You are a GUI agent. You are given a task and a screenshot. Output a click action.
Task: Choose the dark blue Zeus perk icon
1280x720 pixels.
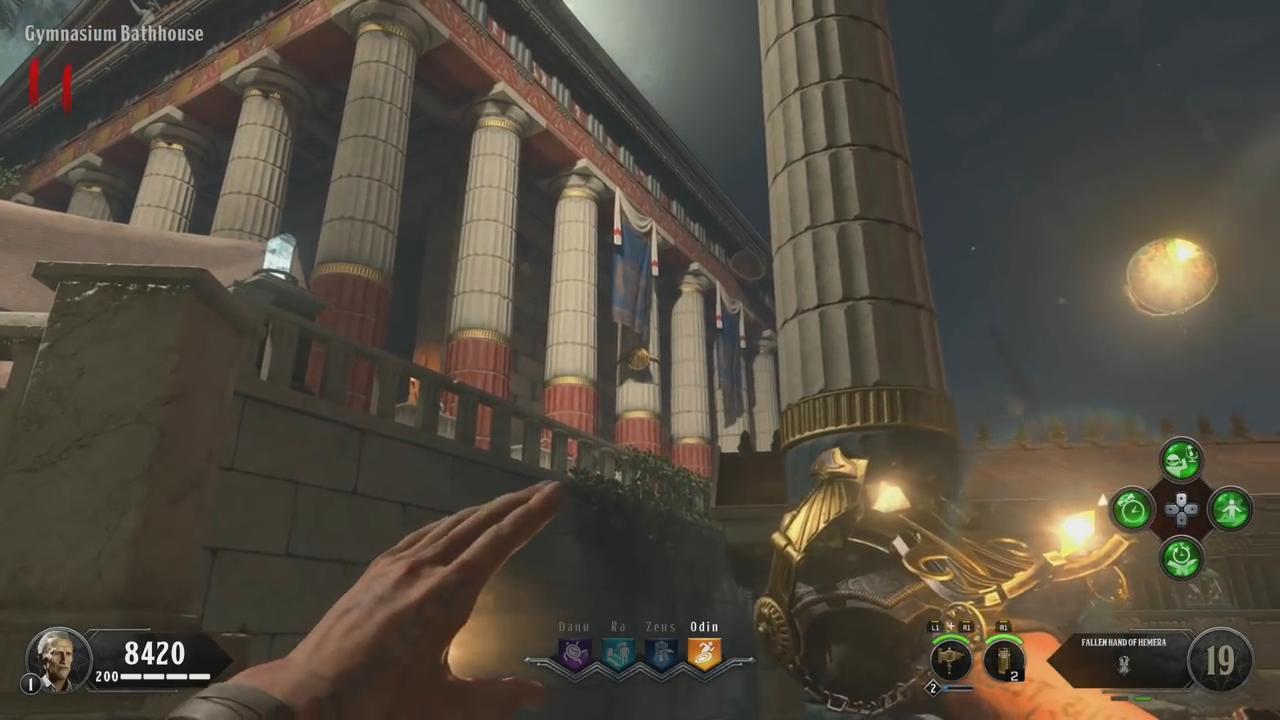(661, 654)
